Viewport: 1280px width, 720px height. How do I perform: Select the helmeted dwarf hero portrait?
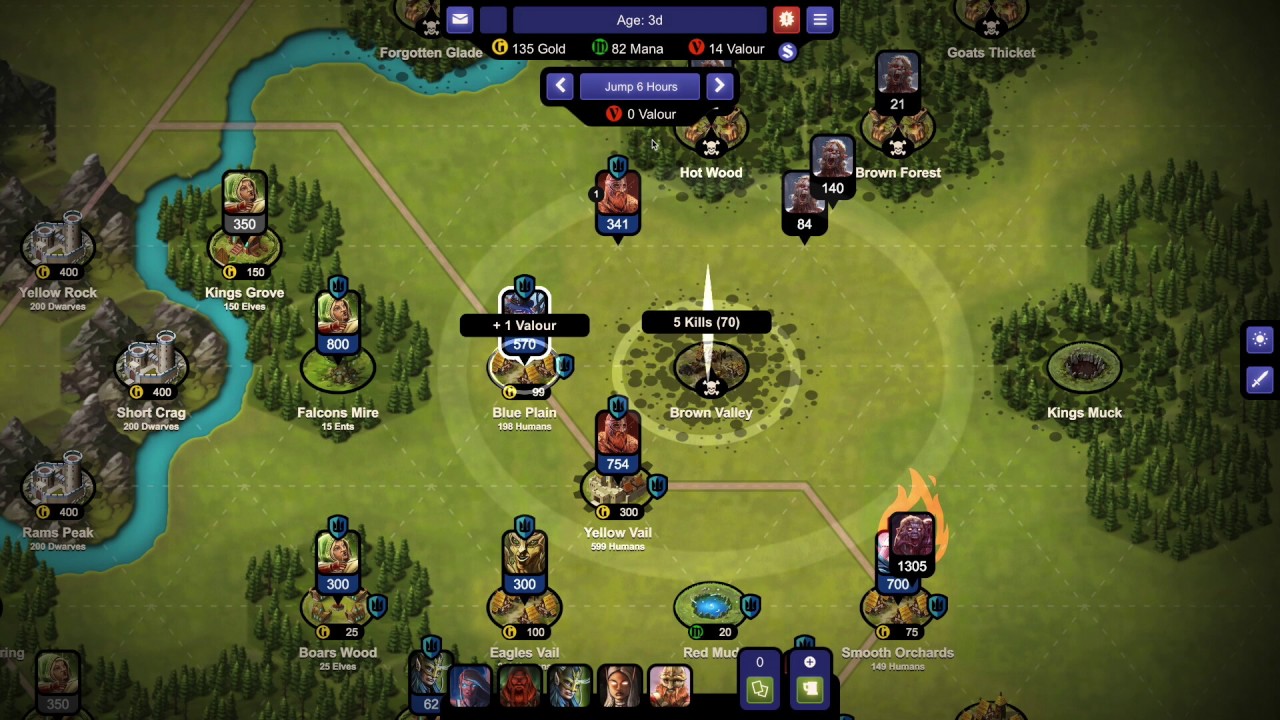pyautogui.click(x=669, y=686)
